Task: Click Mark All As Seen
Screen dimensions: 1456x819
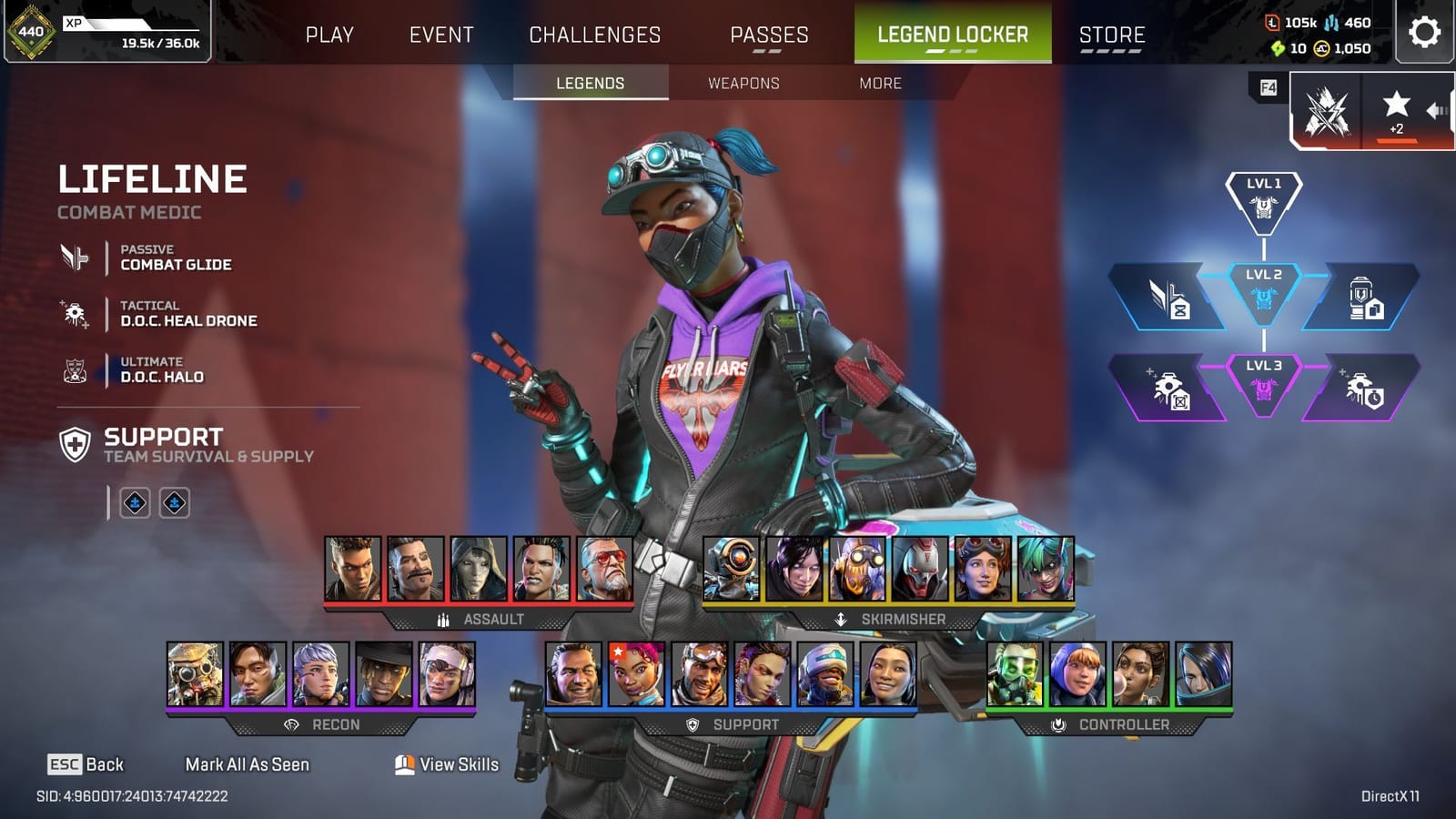Action: (248, 764)
